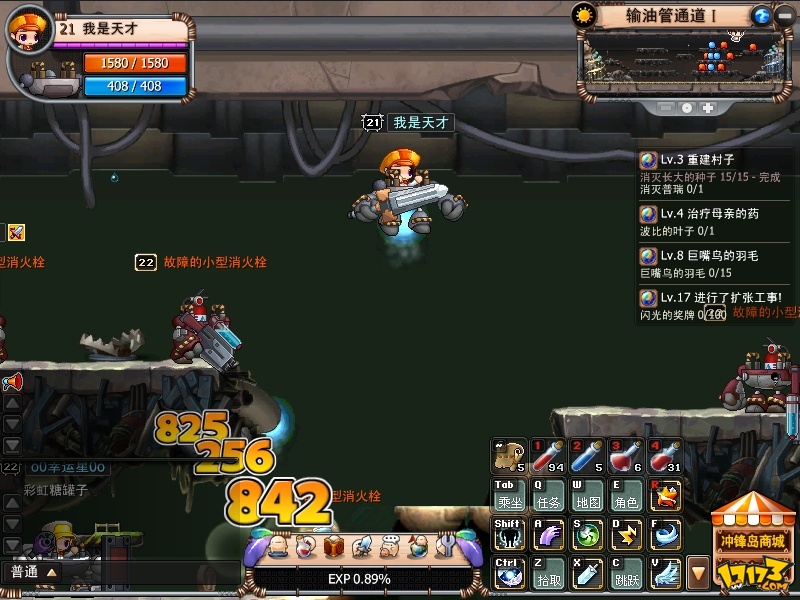This screenshot has width=800, height=600.
Task: Click the 跳跃 jump button
Action: [625, 572]
